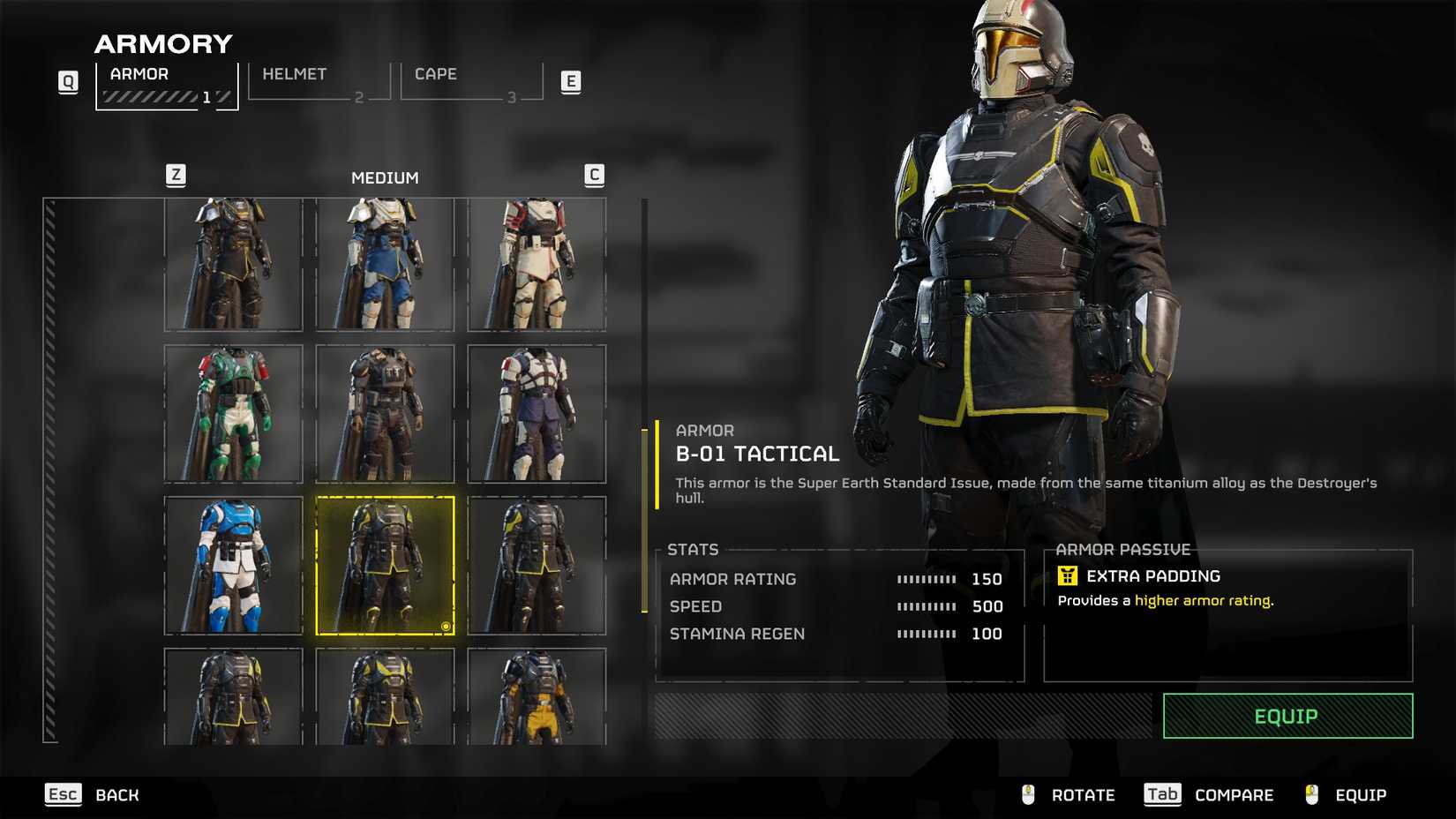Click the Esc key icon next to Back
1456x819 pixels.
(63, 794)
